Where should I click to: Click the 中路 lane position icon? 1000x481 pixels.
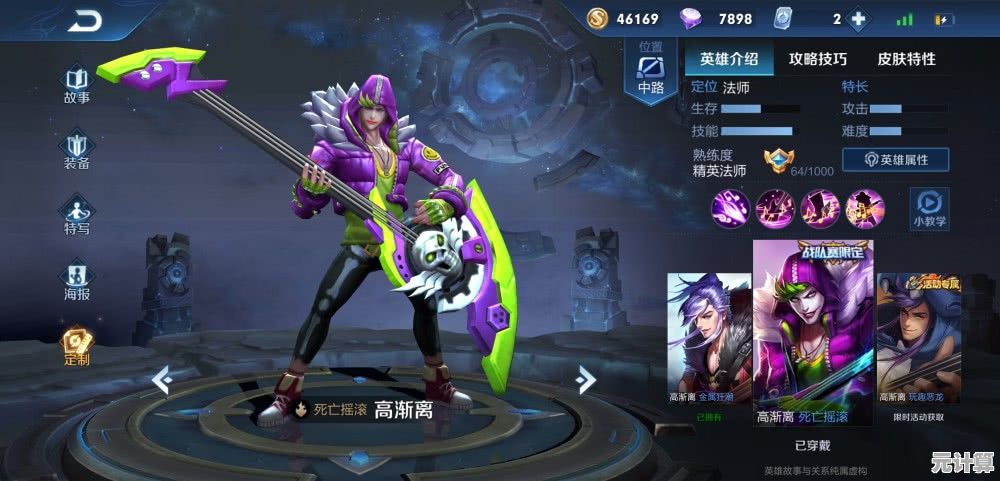[651, 70]
